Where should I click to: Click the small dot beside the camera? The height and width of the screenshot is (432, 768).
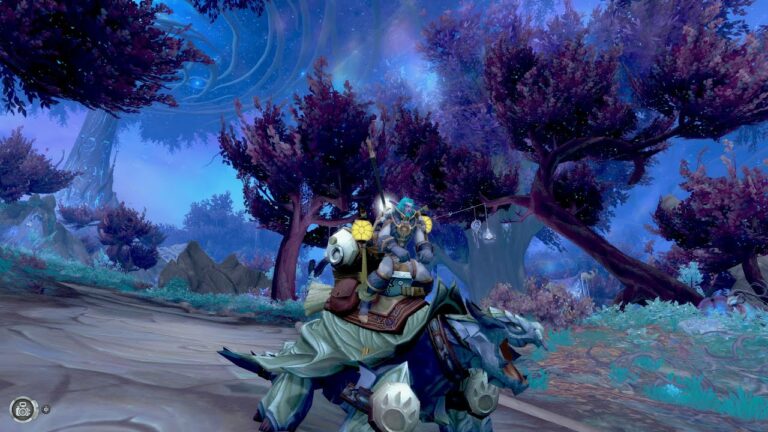(x=46, y=408)
